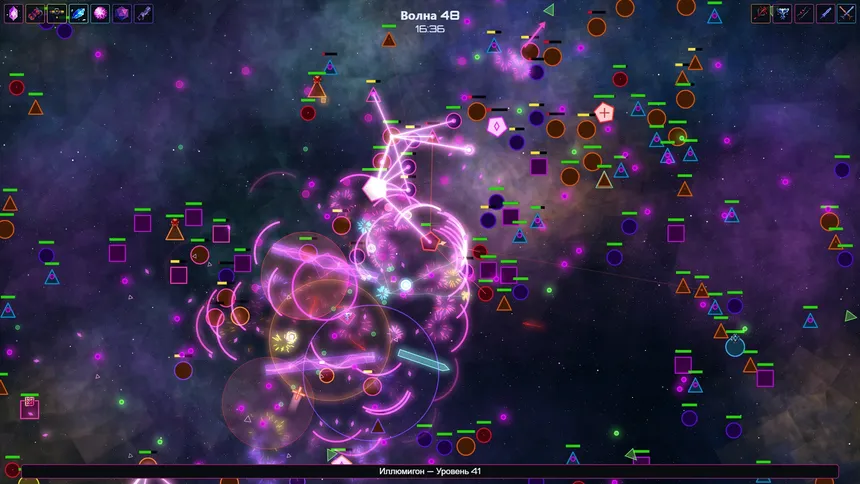This screenshot has height=484, width=860.
Task: Pick the single violet sword icon
Action: pyautogui.click(x=825, y=14)
